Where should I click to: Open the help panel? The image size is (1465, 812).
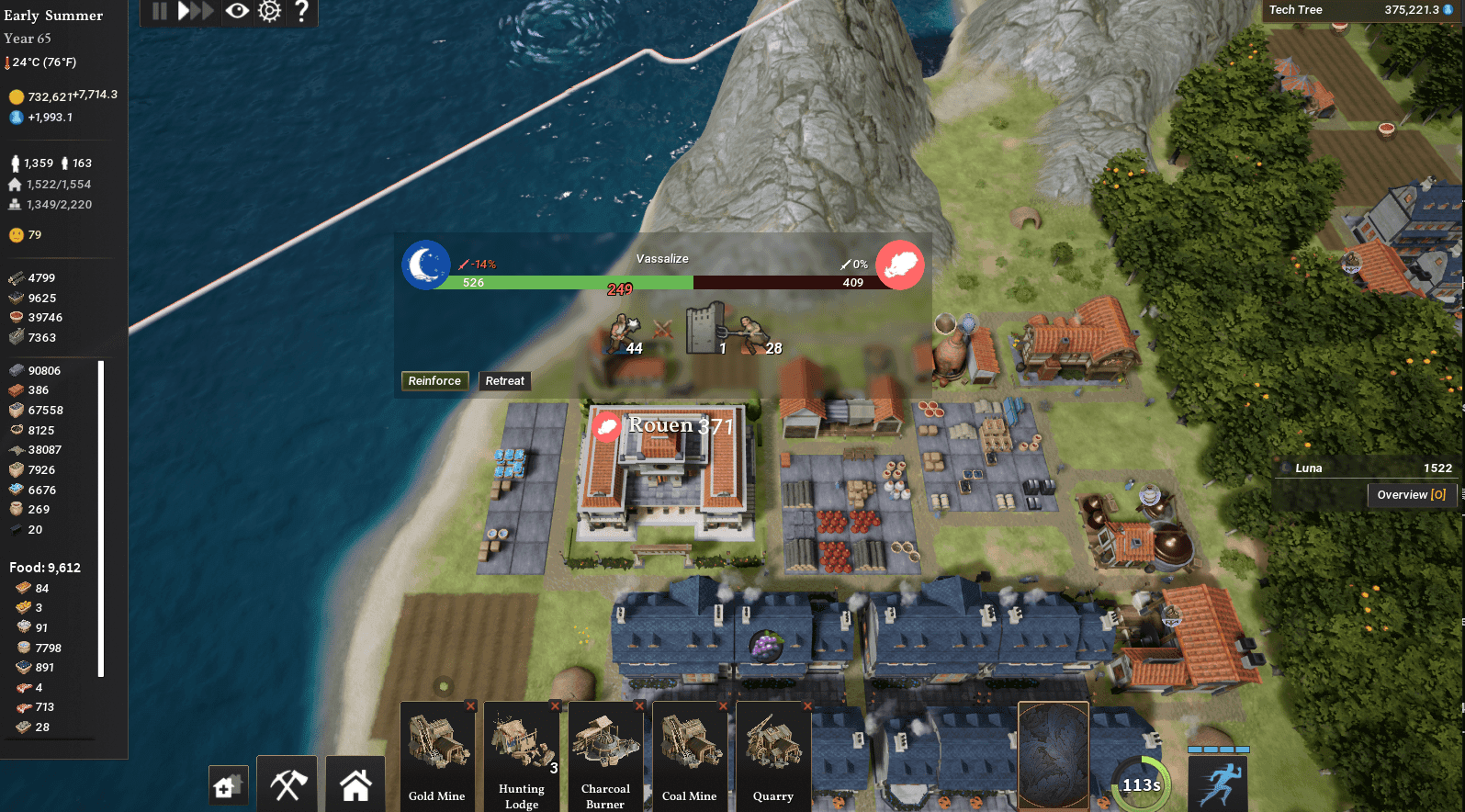302,11
